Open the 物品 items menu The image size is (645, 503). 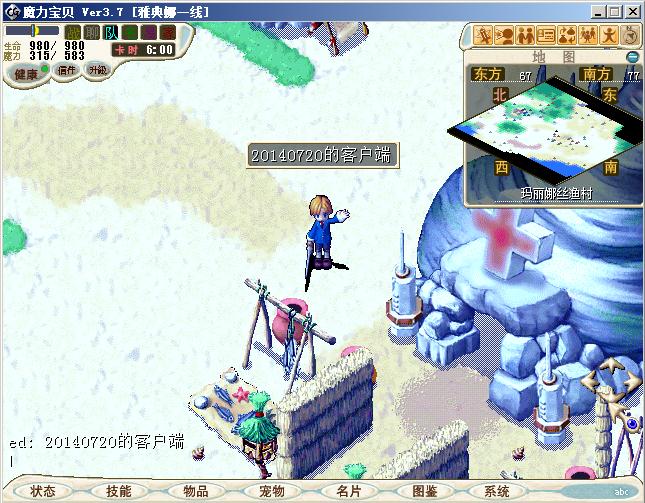195,491
